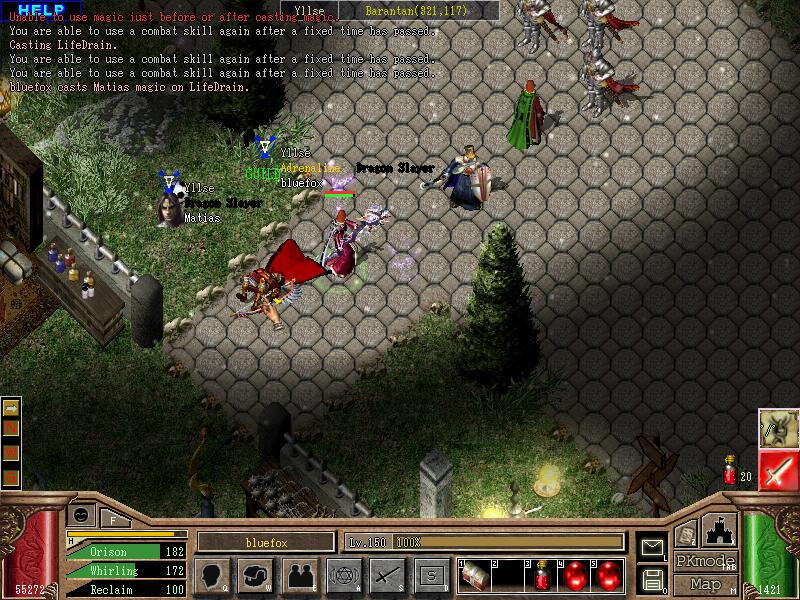This screenshot has width=800, height=600.
Task: Click the smiley face emote button
Action: (x=81, y=514)
